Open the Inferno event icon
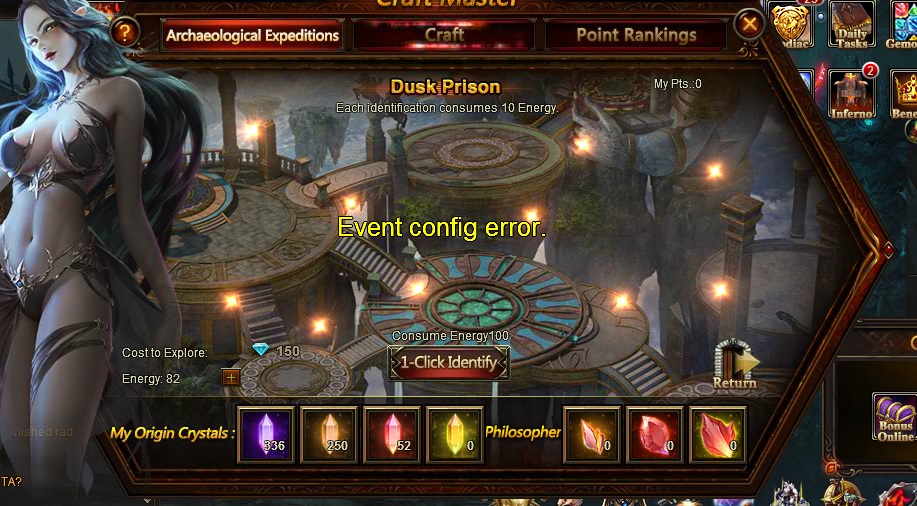This screenshot has width=917, height=506. [x=851, y=93]
